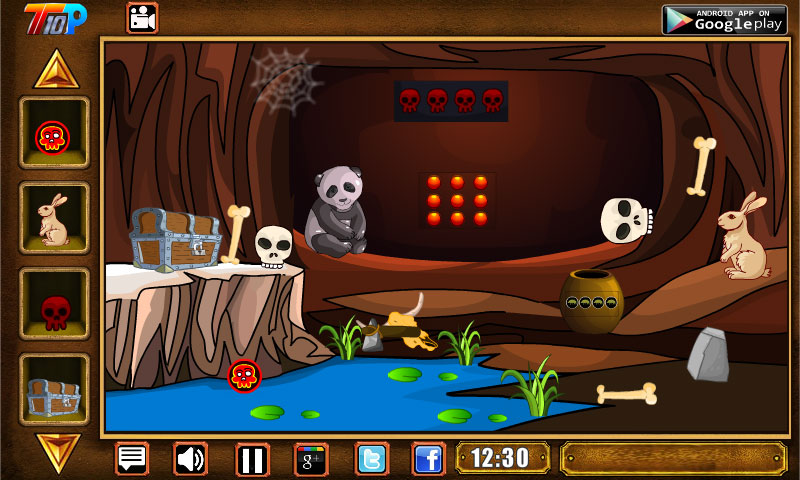Click the Top10 logo
The image size is (800, 480).
(55, 17)
